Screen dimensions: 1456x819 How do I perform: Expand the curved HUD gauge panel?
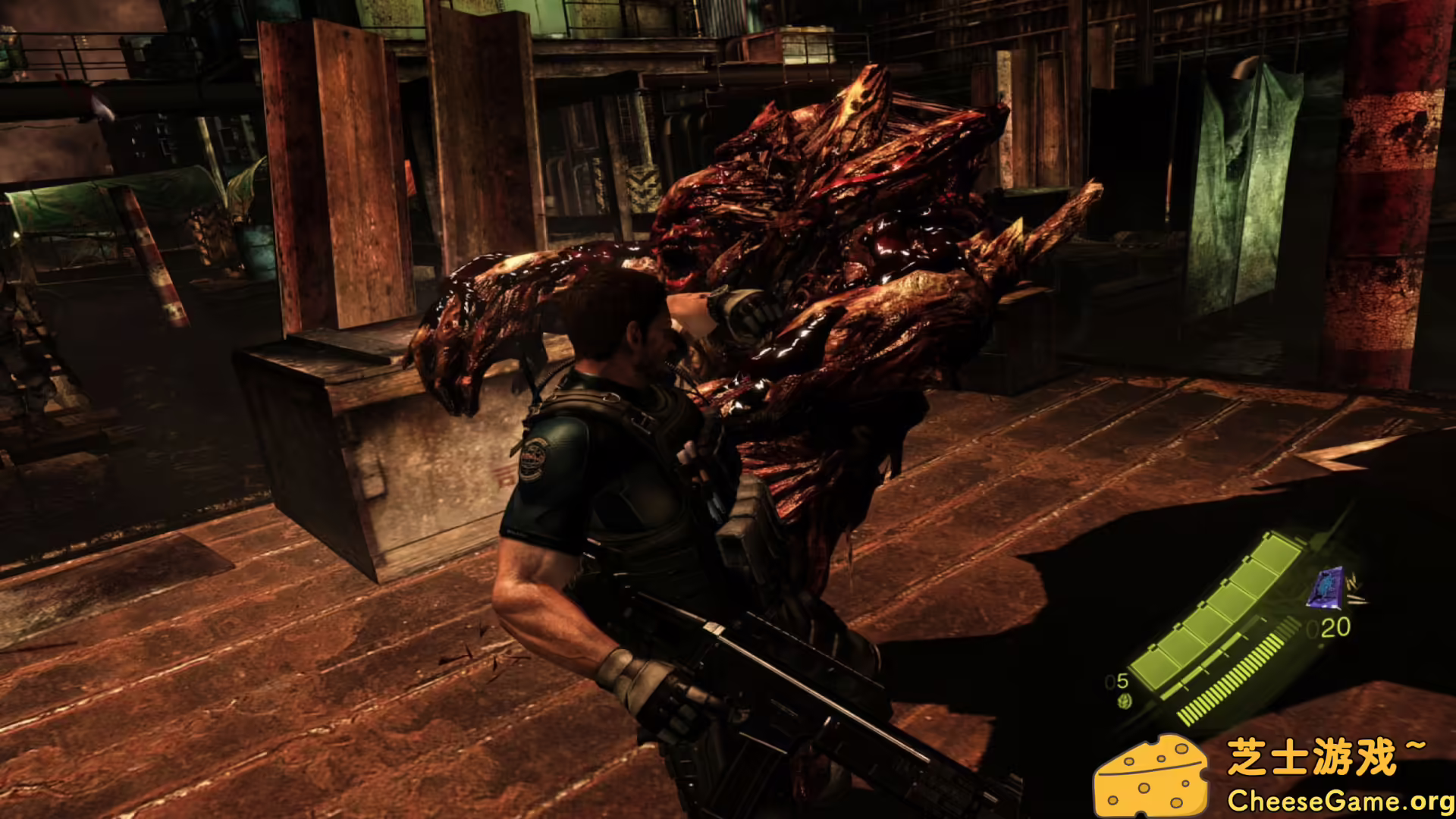pos(1228,629)
